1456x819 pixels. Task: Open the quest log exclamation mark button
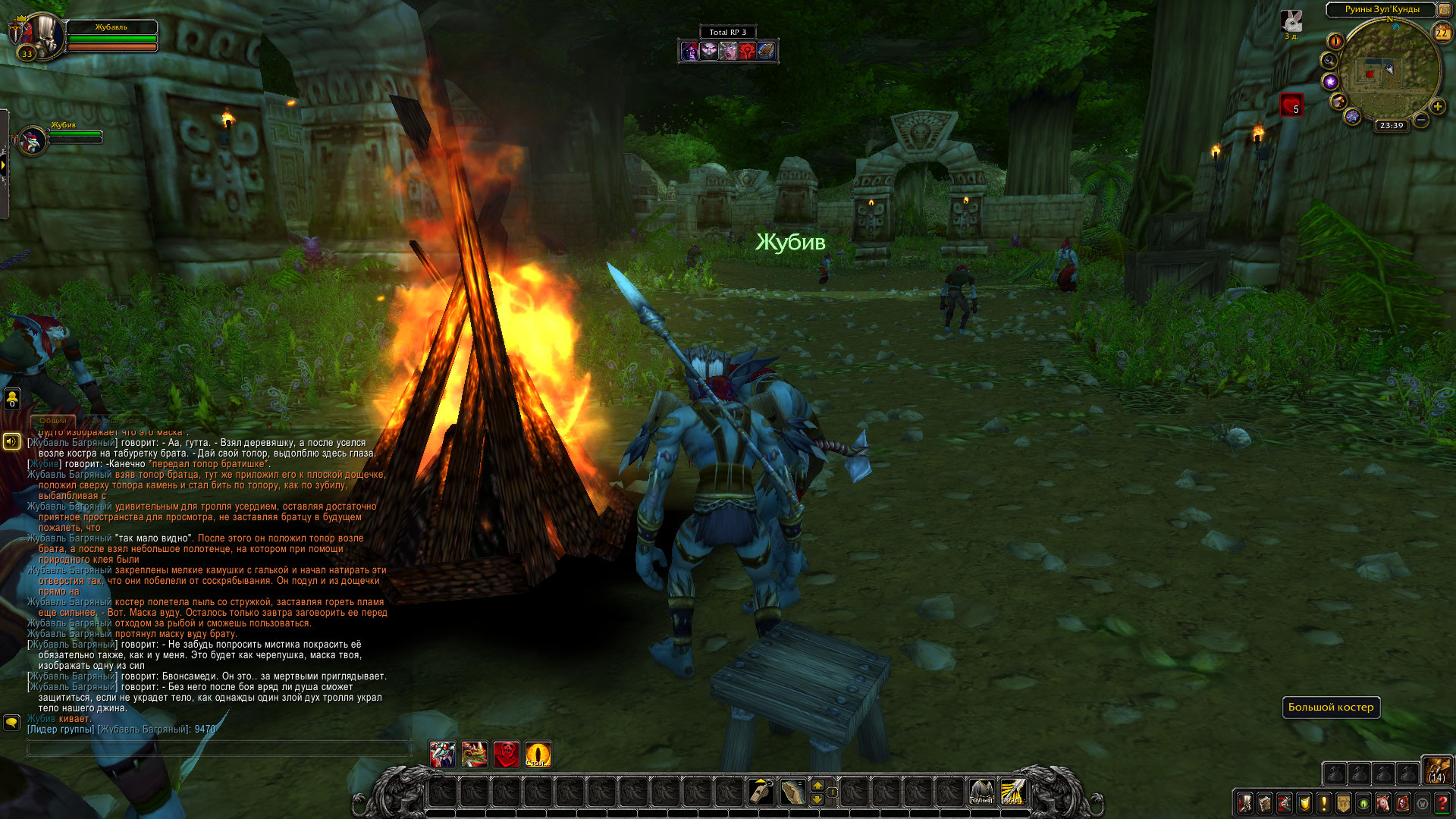tap(1324, 802)
